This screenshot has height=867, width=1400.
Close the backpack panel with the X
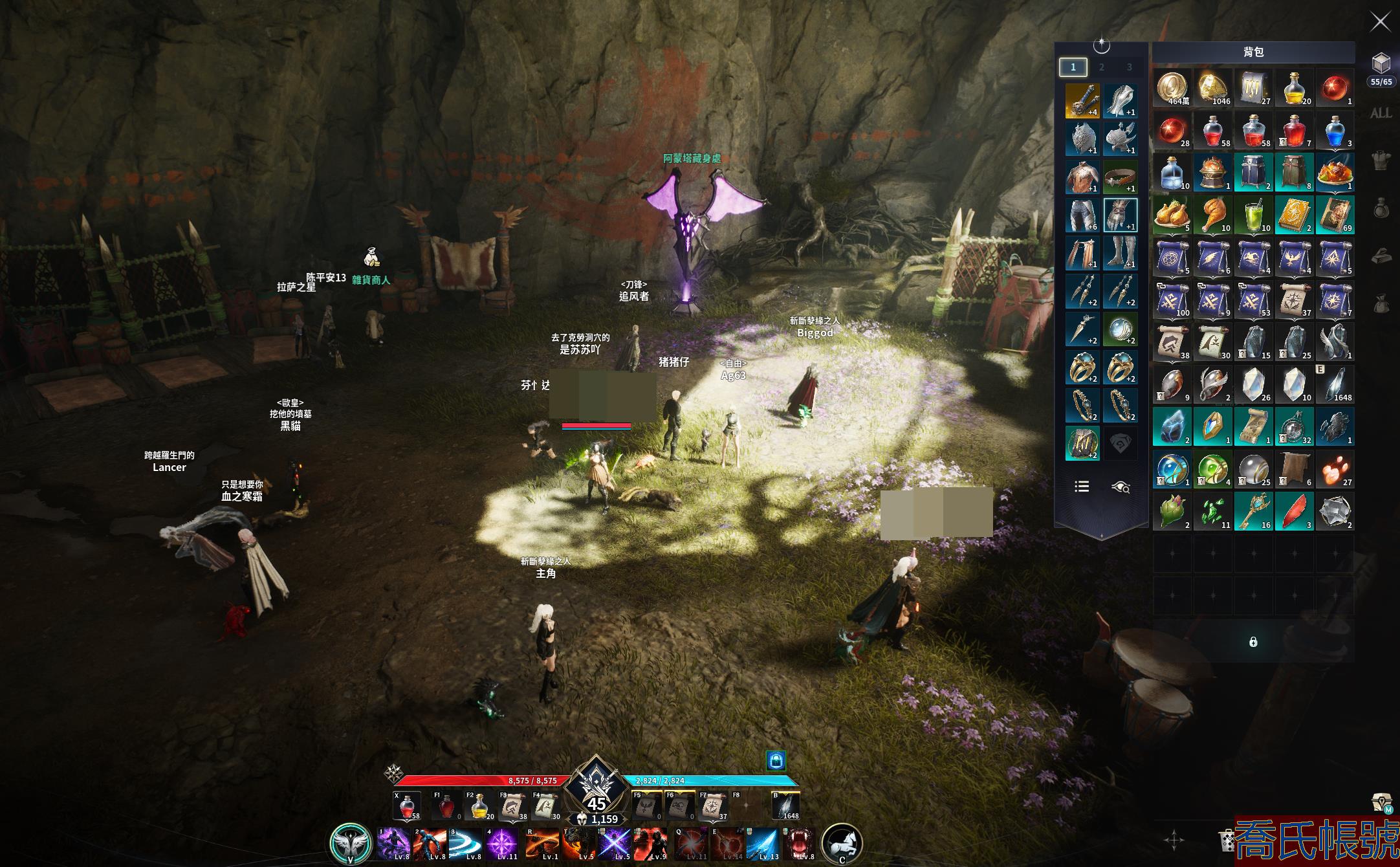click(1380, 22)
